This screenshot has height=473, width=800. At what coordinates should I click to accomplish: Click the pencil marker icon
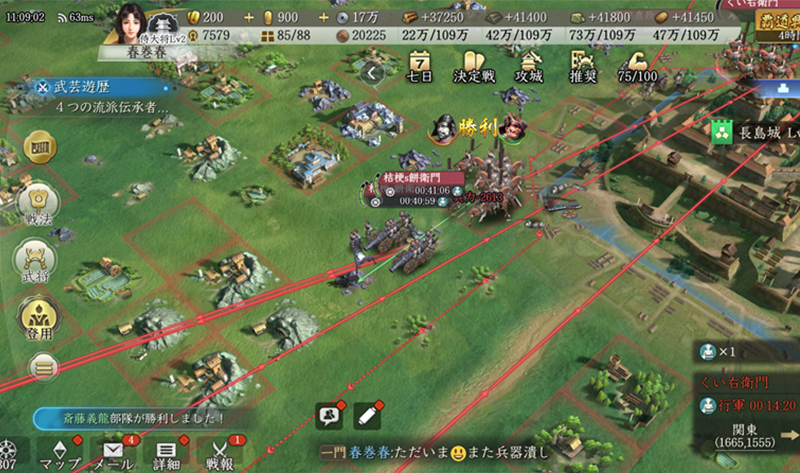click(x=368, y=413)
